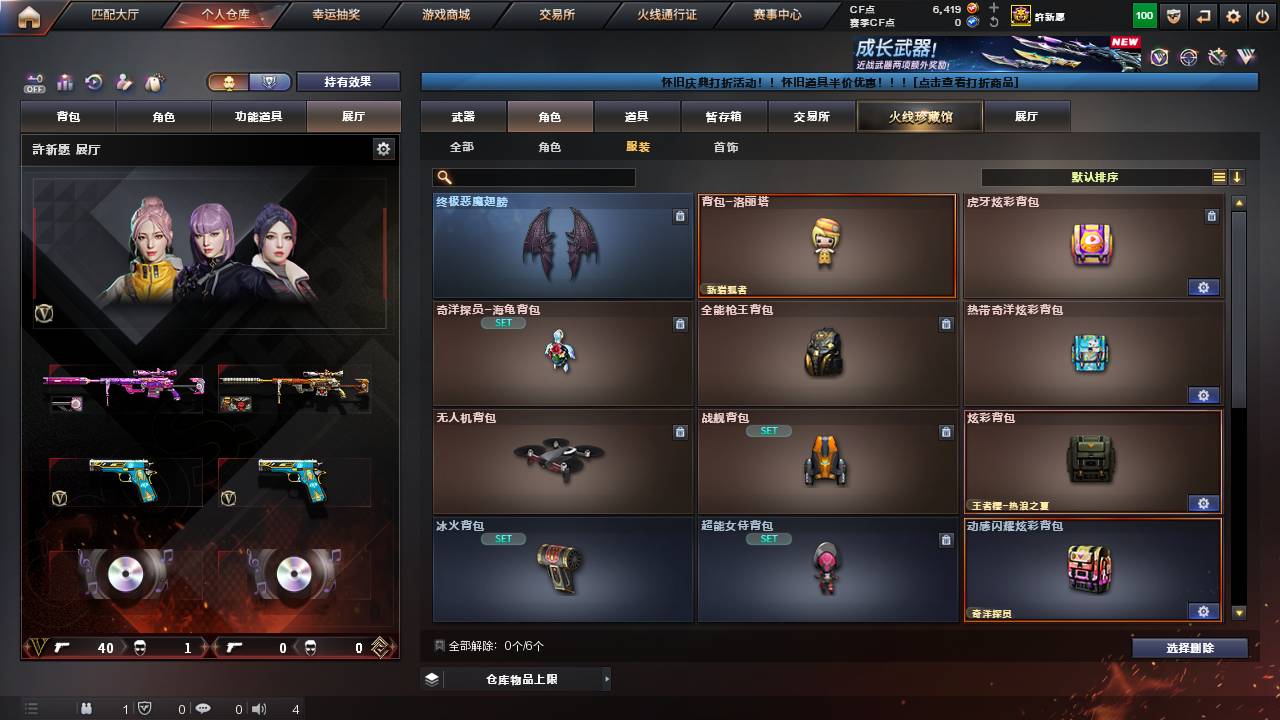Viewport: 1280px width, 720px height.
Task: Switch to the 火线珍藏馆 tab
Action: (x=919, y=115)
